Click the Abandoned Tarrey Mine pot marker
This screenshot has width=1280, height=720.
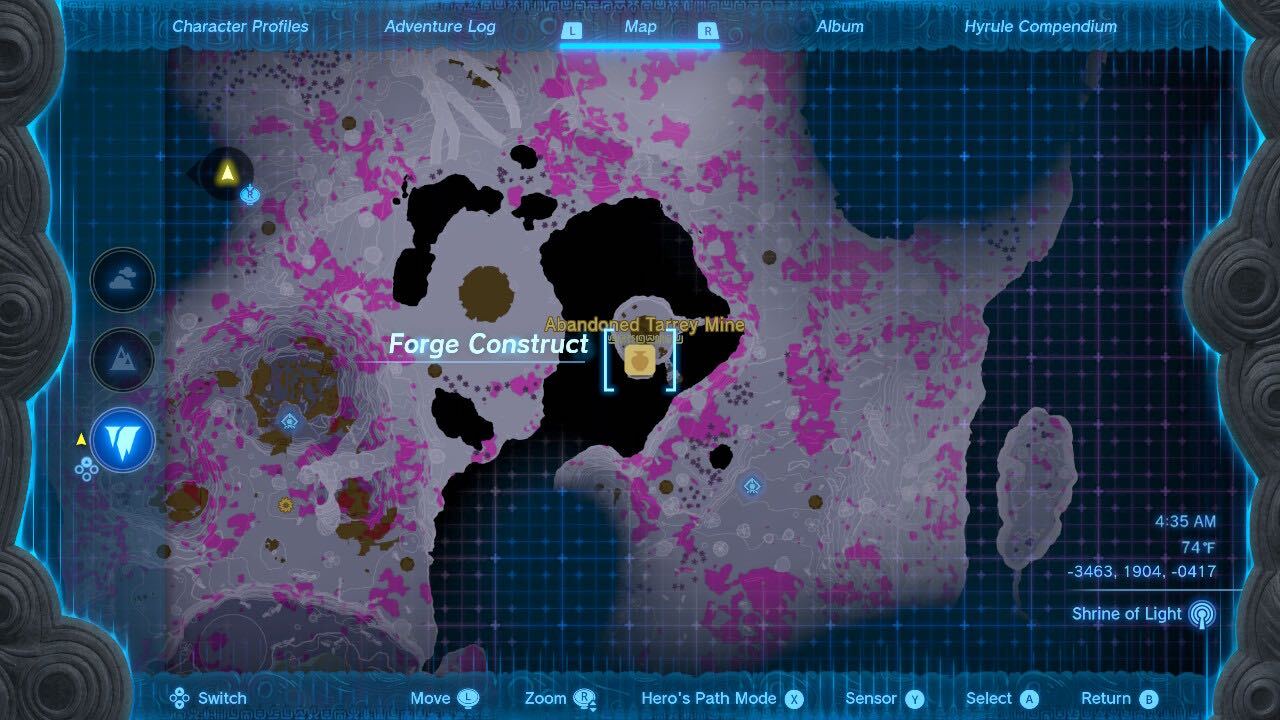pyautogui.click(x=640, y=360)
